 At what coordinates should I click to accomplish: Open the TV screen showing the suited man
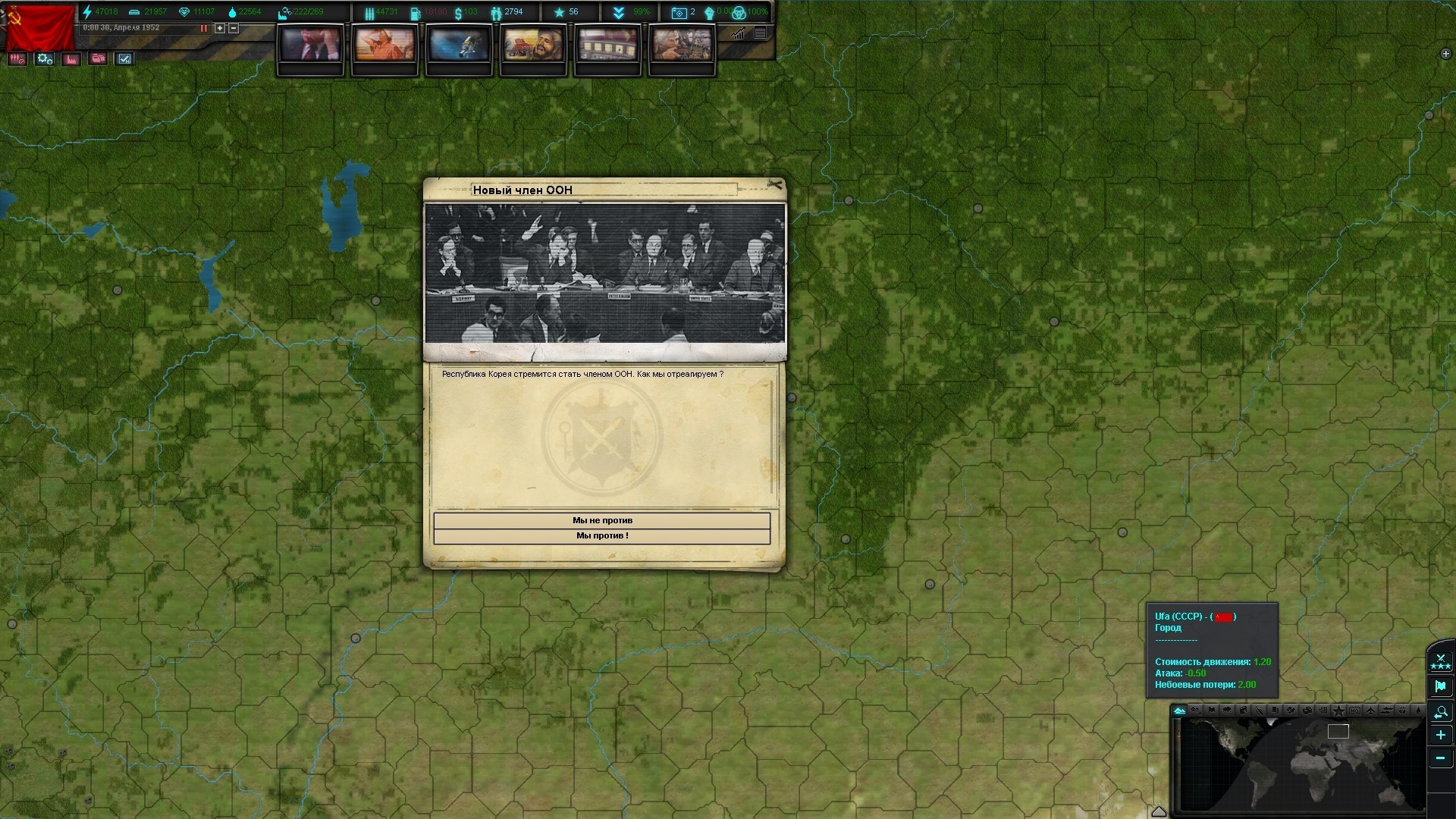[x=310, y=45]
